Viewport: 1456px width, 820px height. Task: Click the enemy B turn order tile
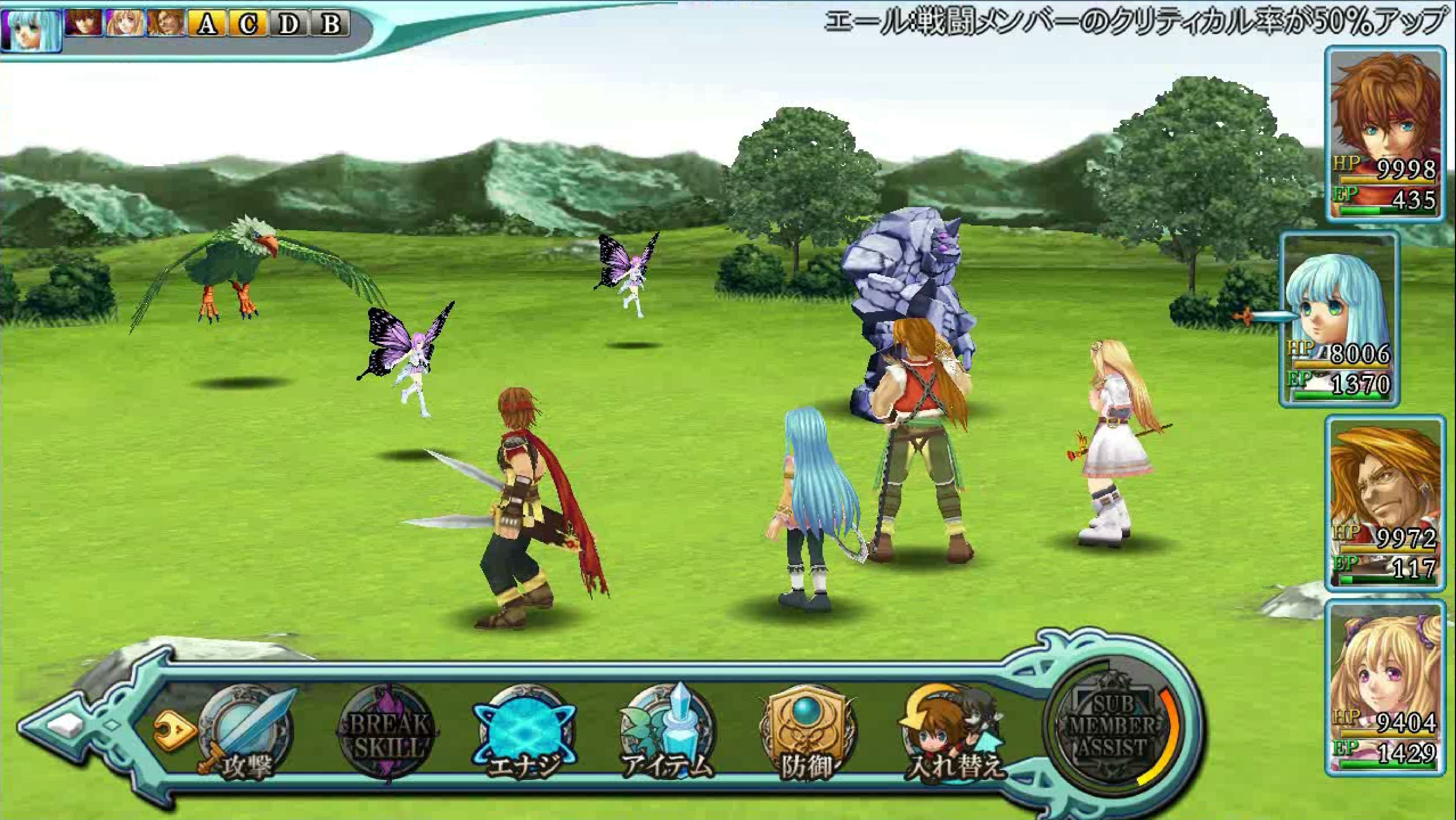[x=331, y=24]
